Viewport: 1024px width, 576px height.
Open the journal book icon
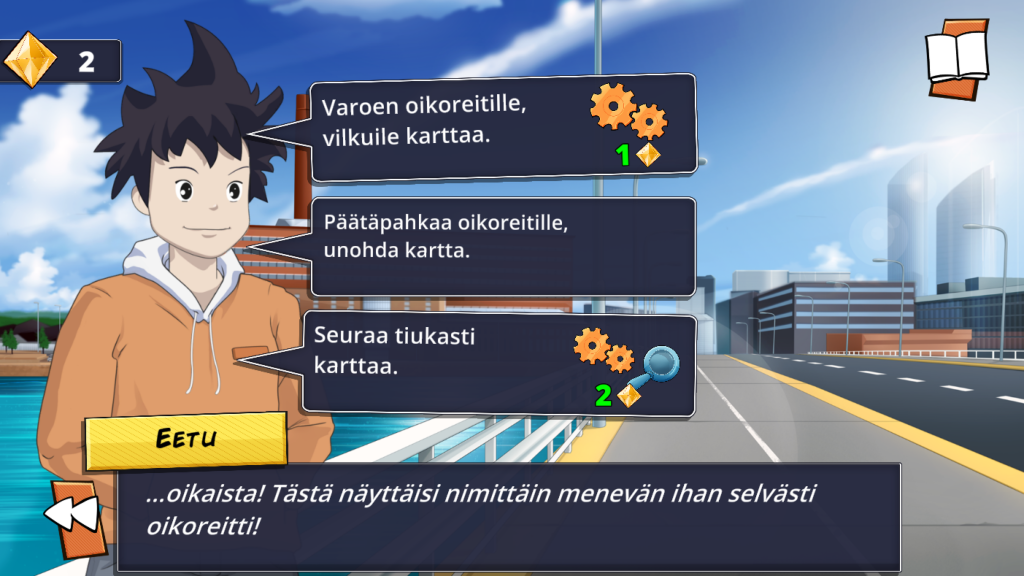(x=957, y=58)
